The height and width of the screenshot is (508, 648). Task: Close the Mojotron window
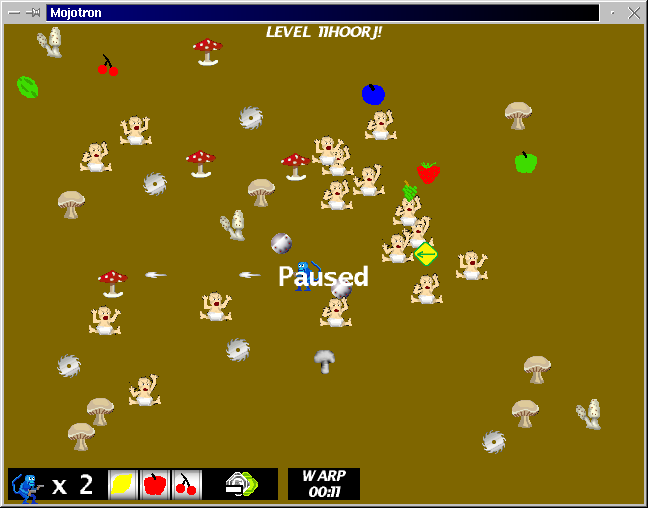633,13
